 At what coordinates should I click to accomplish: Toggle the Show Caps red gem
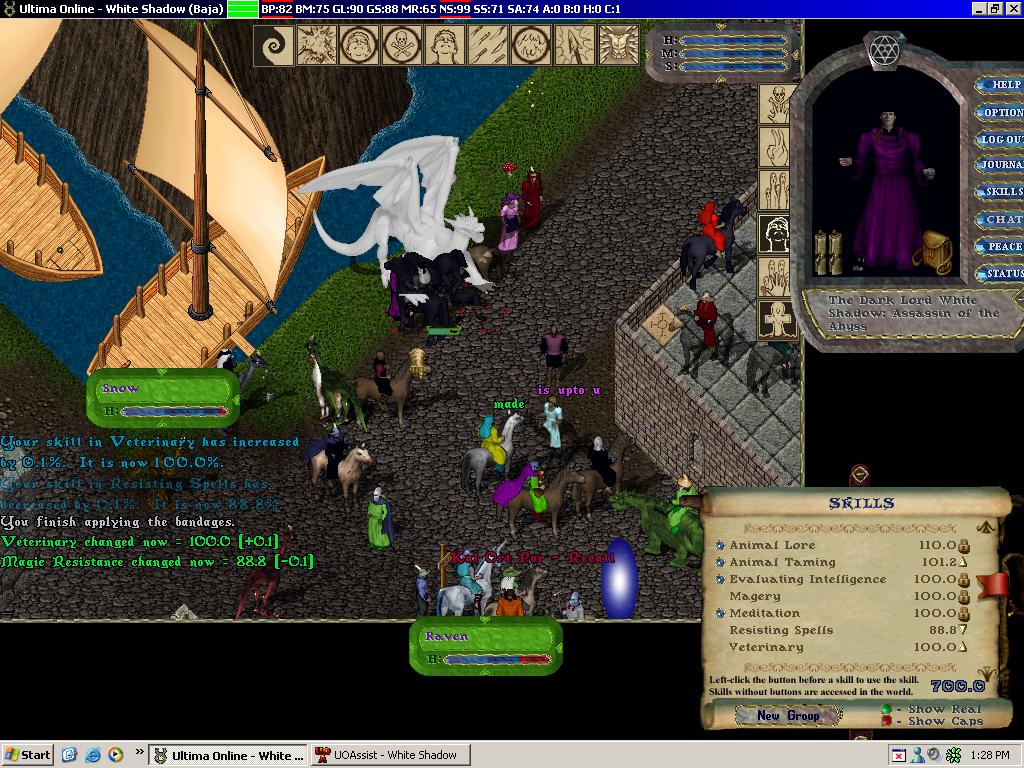[x=886, y=722]
